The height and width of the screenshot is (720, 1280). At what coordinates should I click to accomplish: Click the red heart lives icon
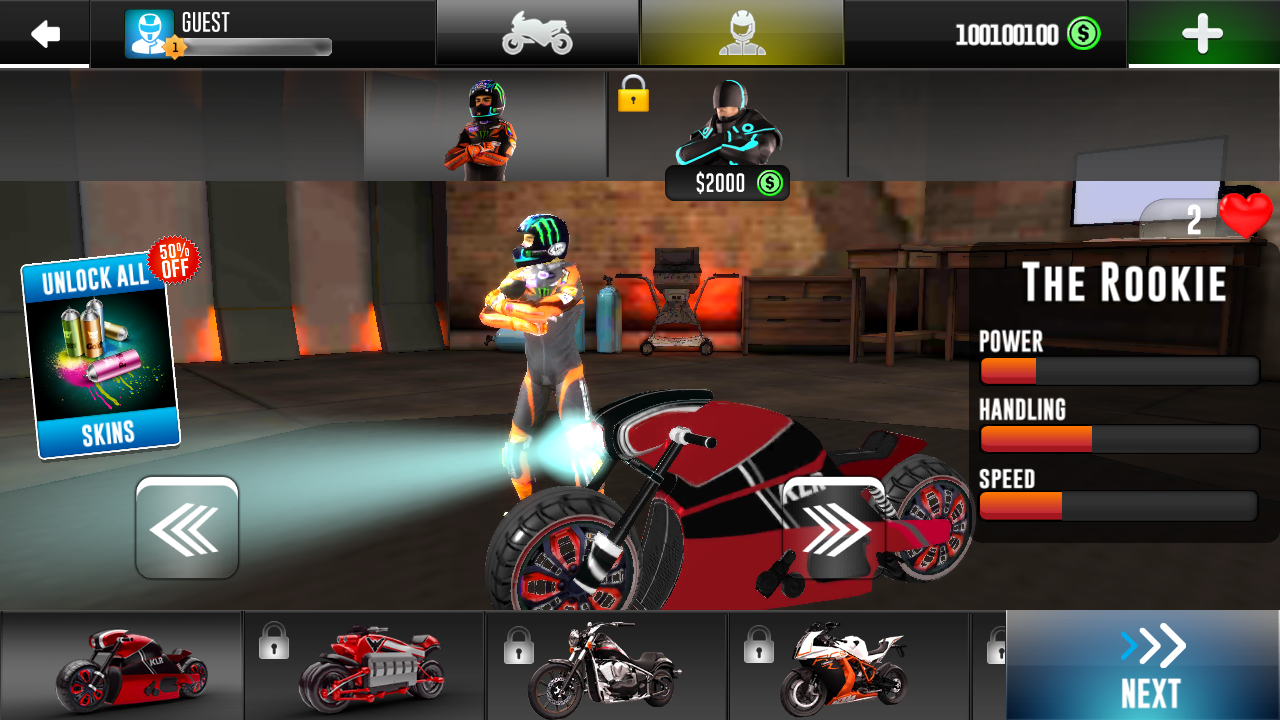pyautogui.click(x=1245, y=216)
